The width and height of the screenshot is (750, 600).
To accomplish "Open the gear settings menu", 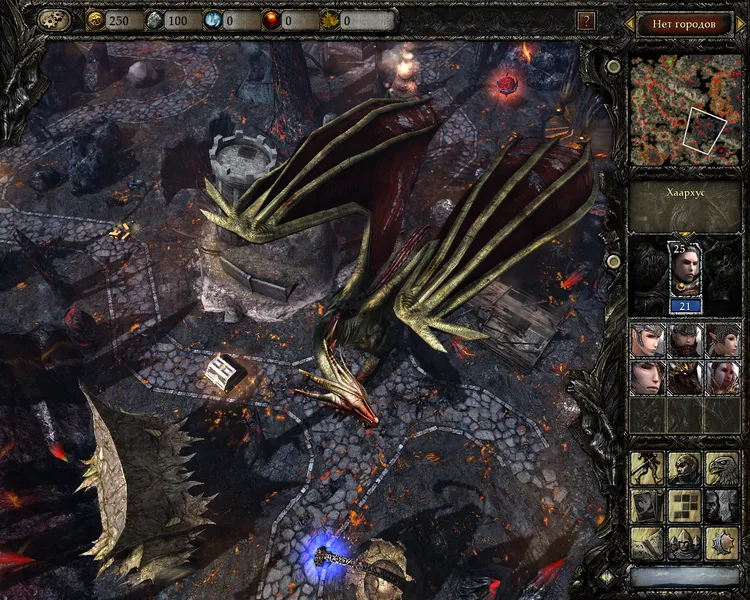I will 54,20.
